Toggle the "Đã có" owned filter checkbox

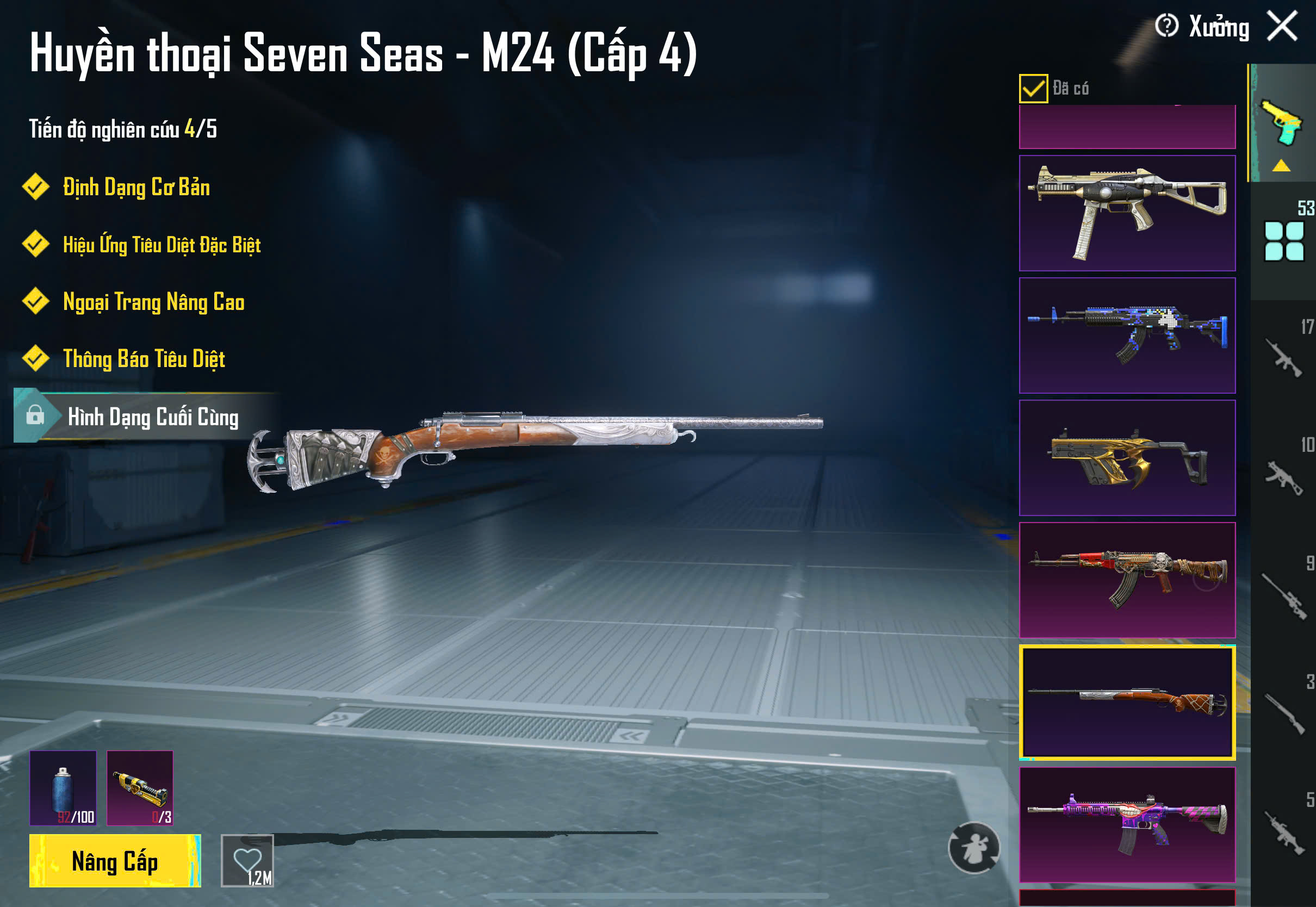click(x=1033, y=89)
